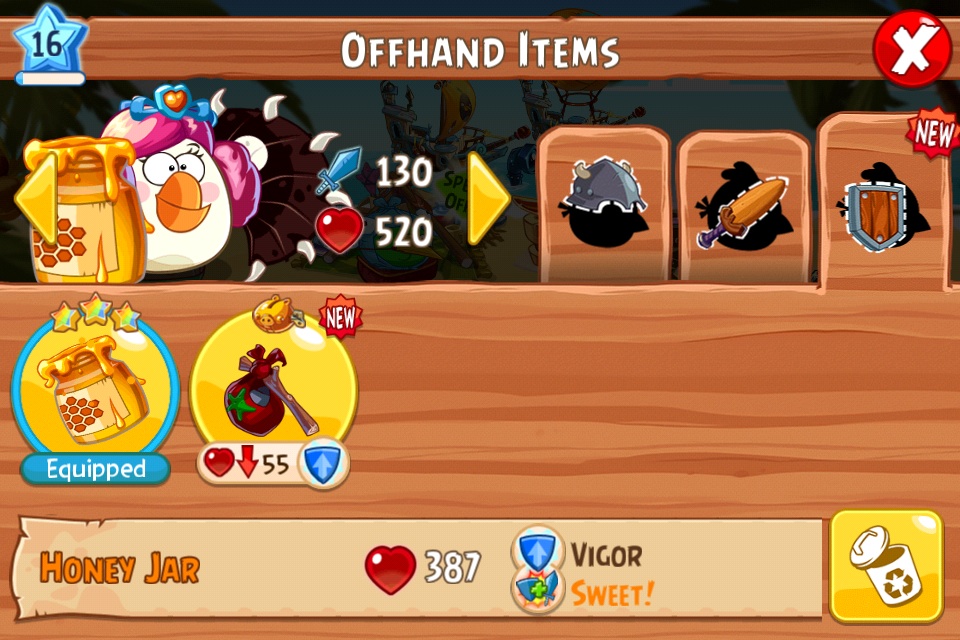View the Vigor set bonus icon
This screenshot has width=960, height=640.
click(x=537, y=551)
